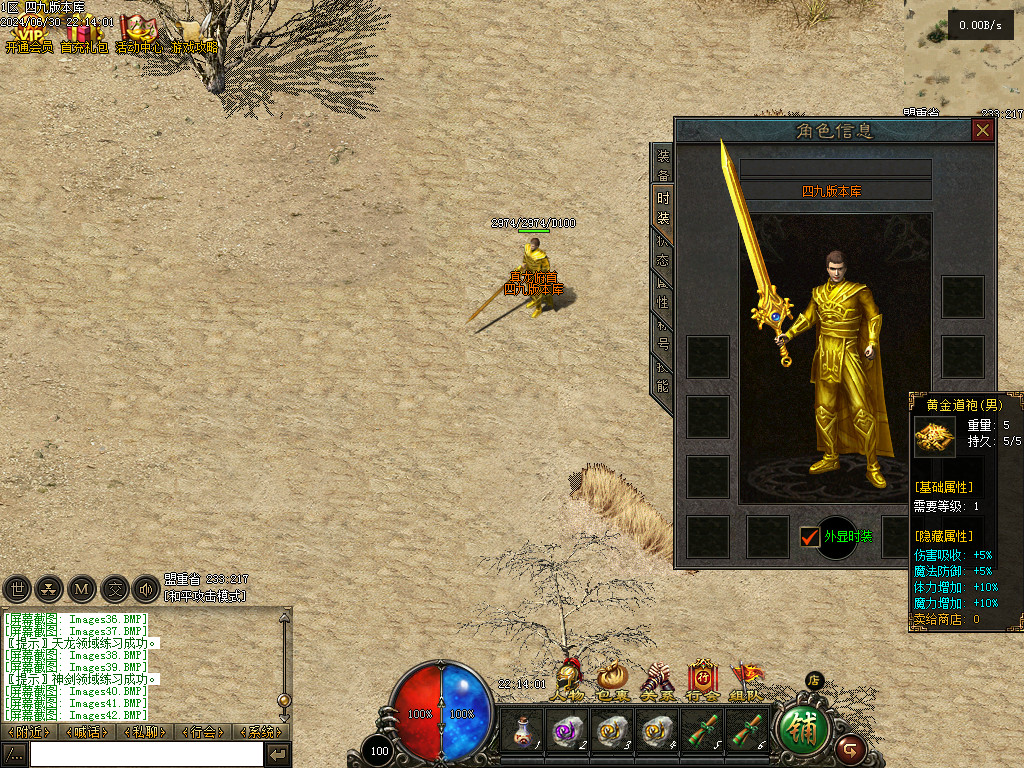1024x768 pixels.
Task: Toggle the 外显时装 checkbox
Action: 810,537
